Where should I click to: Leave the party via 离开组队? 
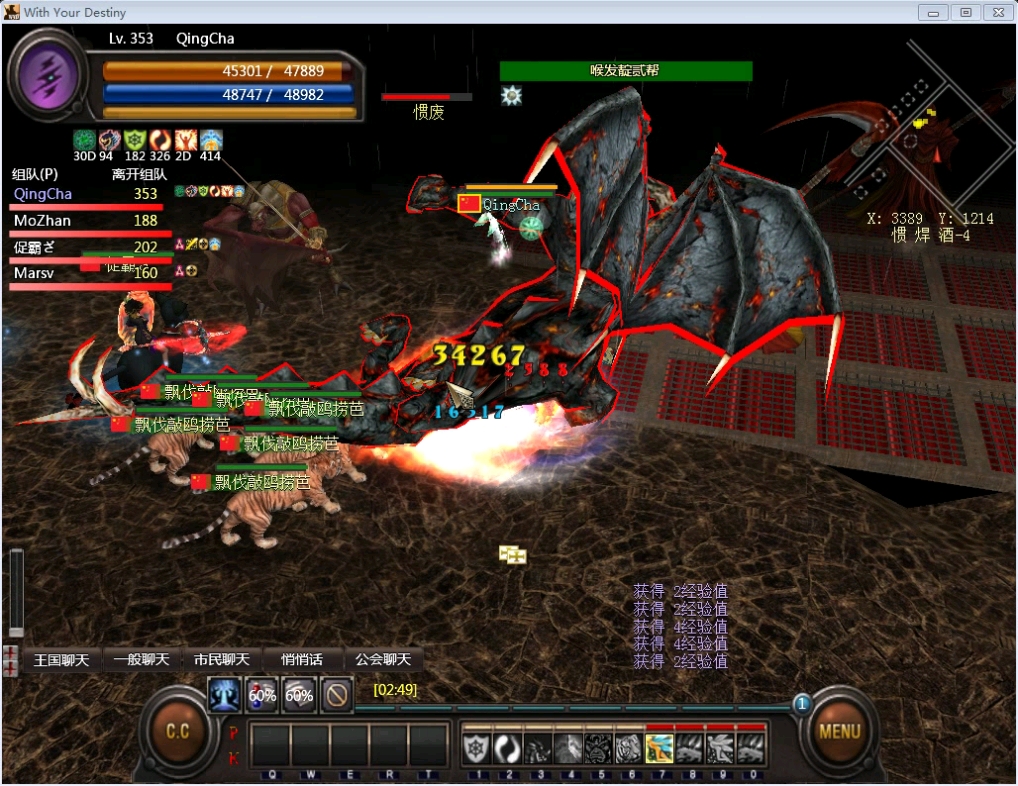click(139, 174)
